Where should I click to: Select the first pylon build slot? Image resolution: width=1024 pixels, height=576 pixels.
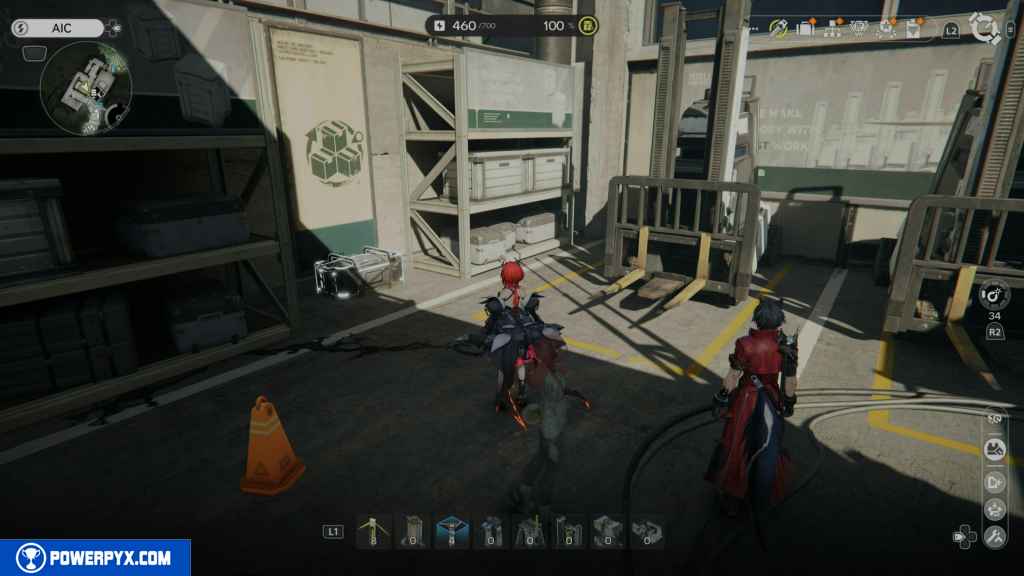[x=373, y=531]
